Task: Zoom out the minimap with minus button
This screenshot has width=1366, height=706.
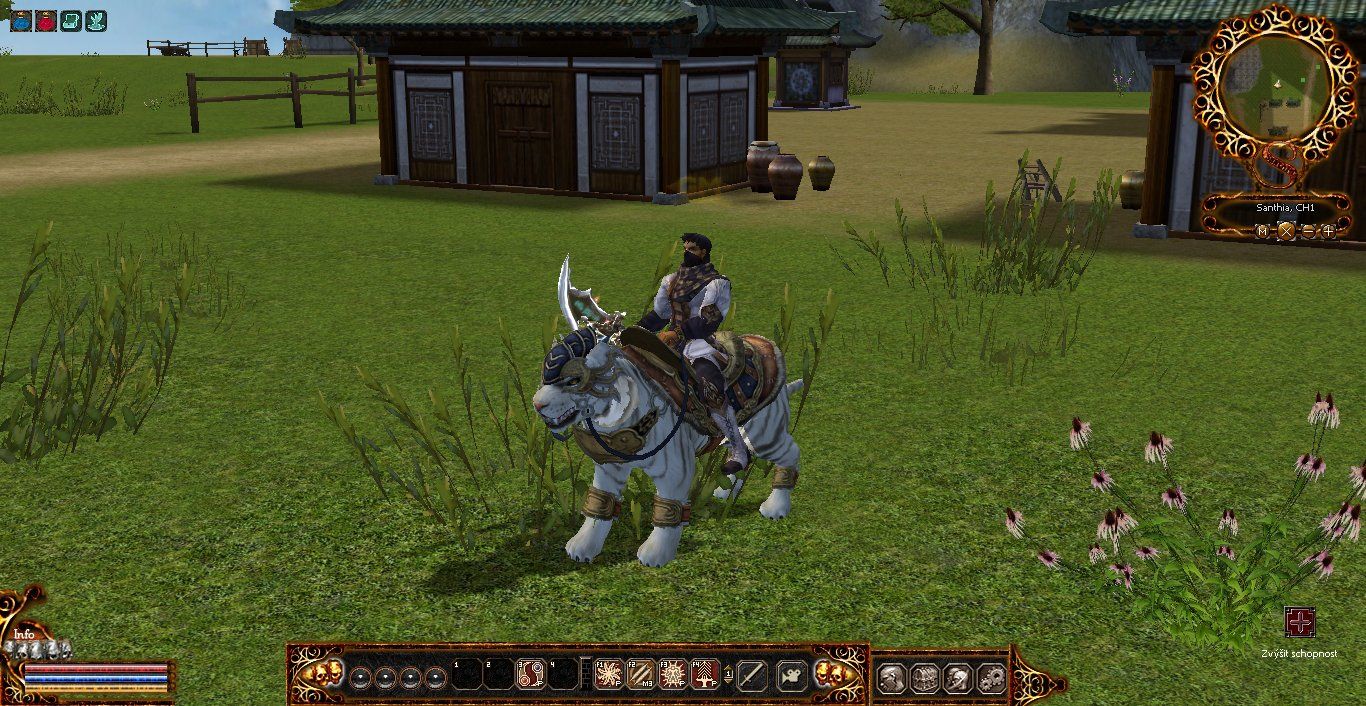Action: coord(1308,231)
